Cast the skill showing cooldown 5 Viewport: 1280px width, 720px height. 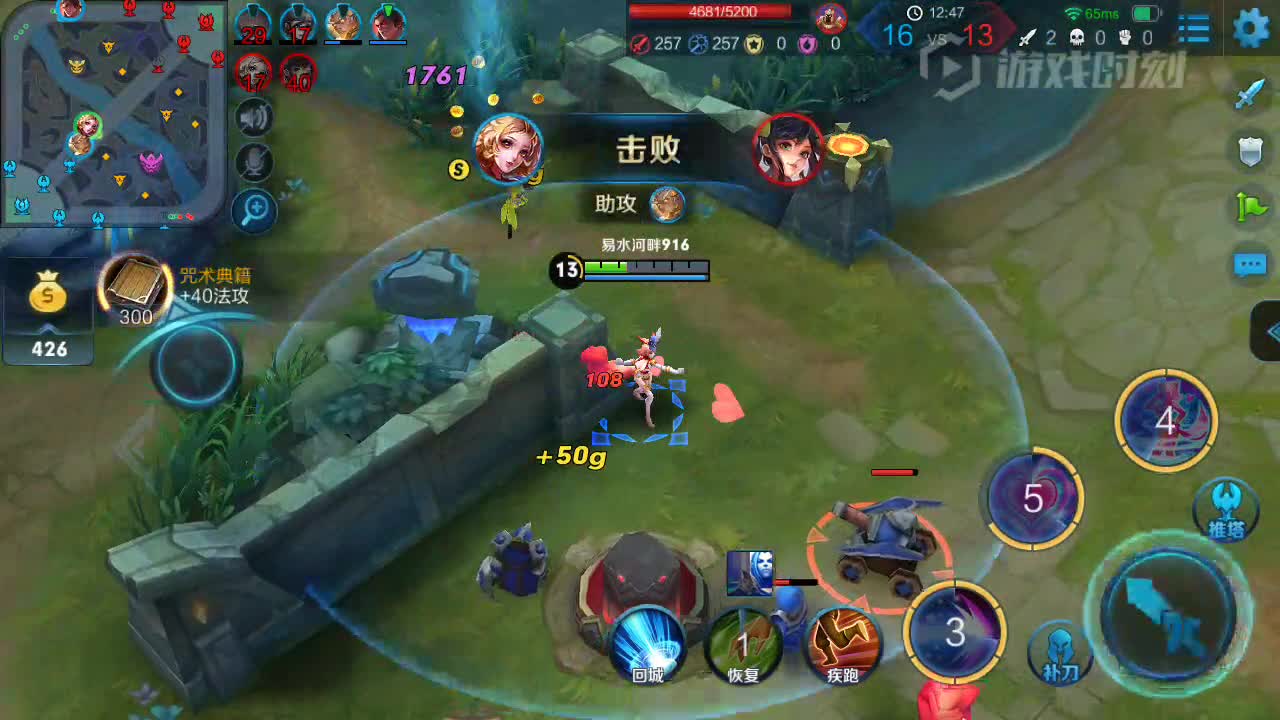point(1034,498)
